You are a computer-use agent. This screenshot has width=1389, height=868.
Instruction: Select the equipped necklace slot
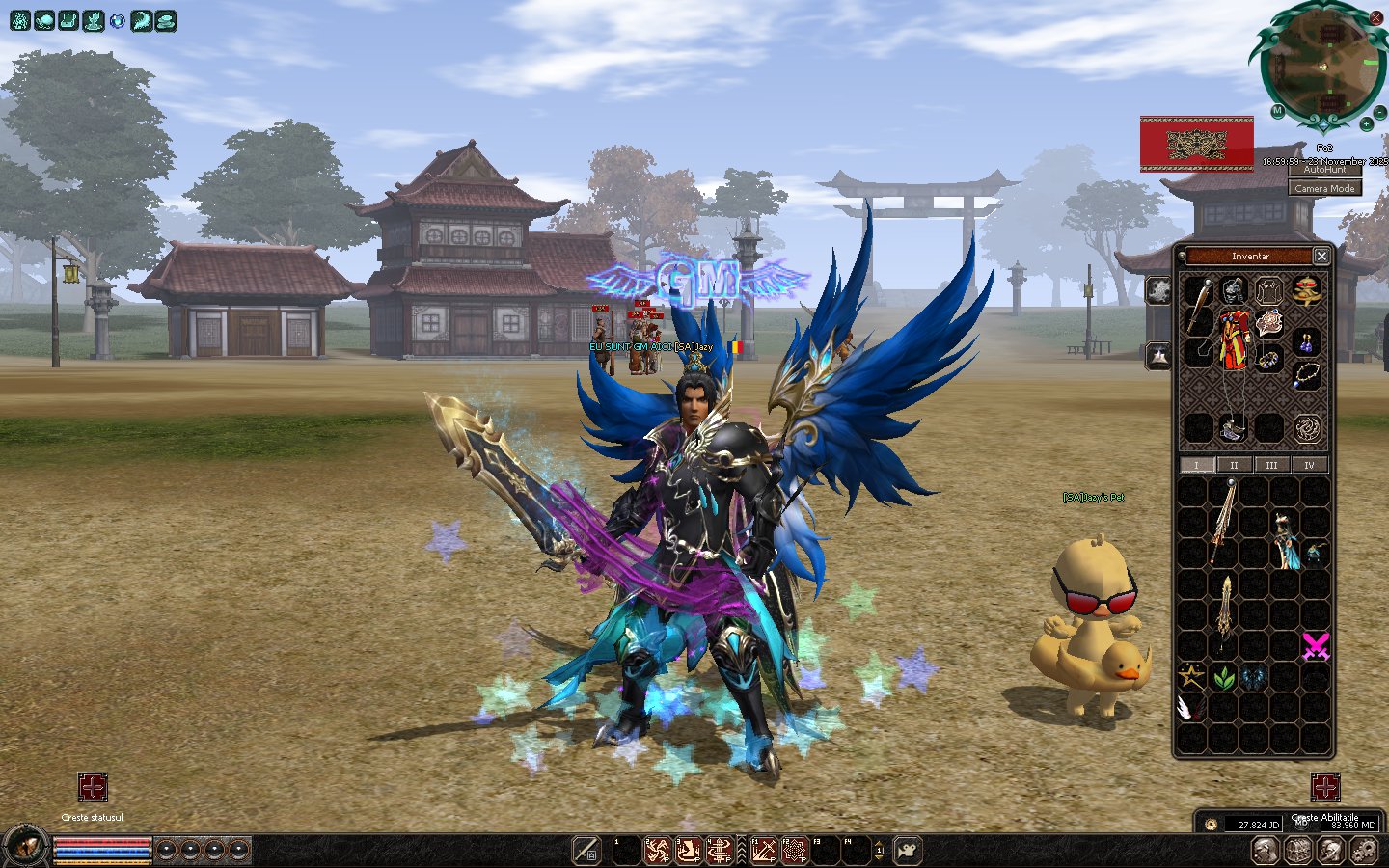(x=1306, y=375)
